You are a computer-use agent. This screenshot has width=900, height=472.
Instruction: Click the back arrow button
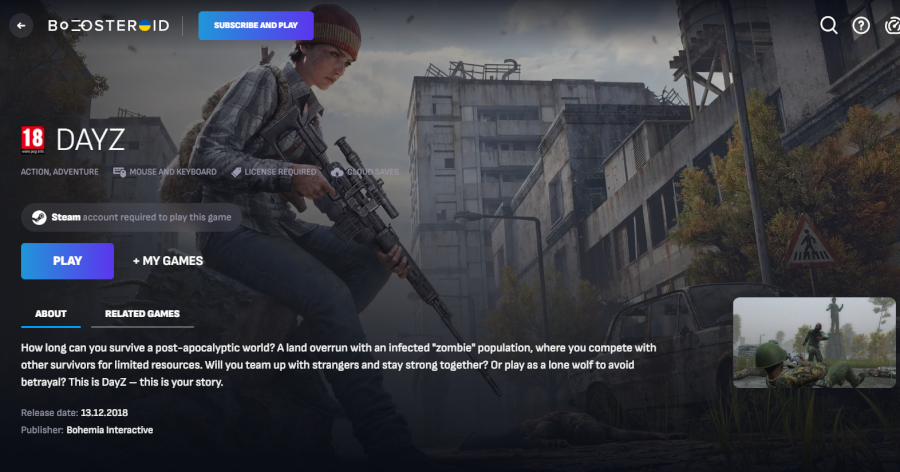[21, 26]
